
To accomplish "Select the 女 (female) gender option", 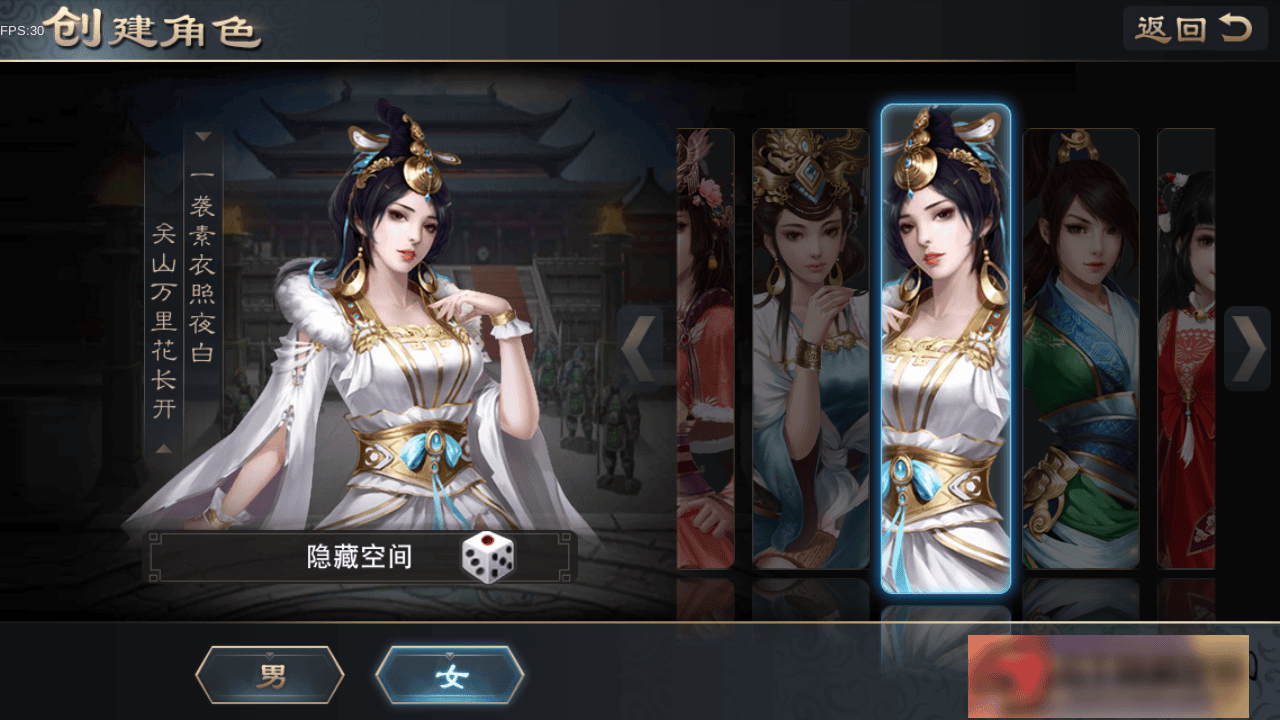I will point(449,673).
